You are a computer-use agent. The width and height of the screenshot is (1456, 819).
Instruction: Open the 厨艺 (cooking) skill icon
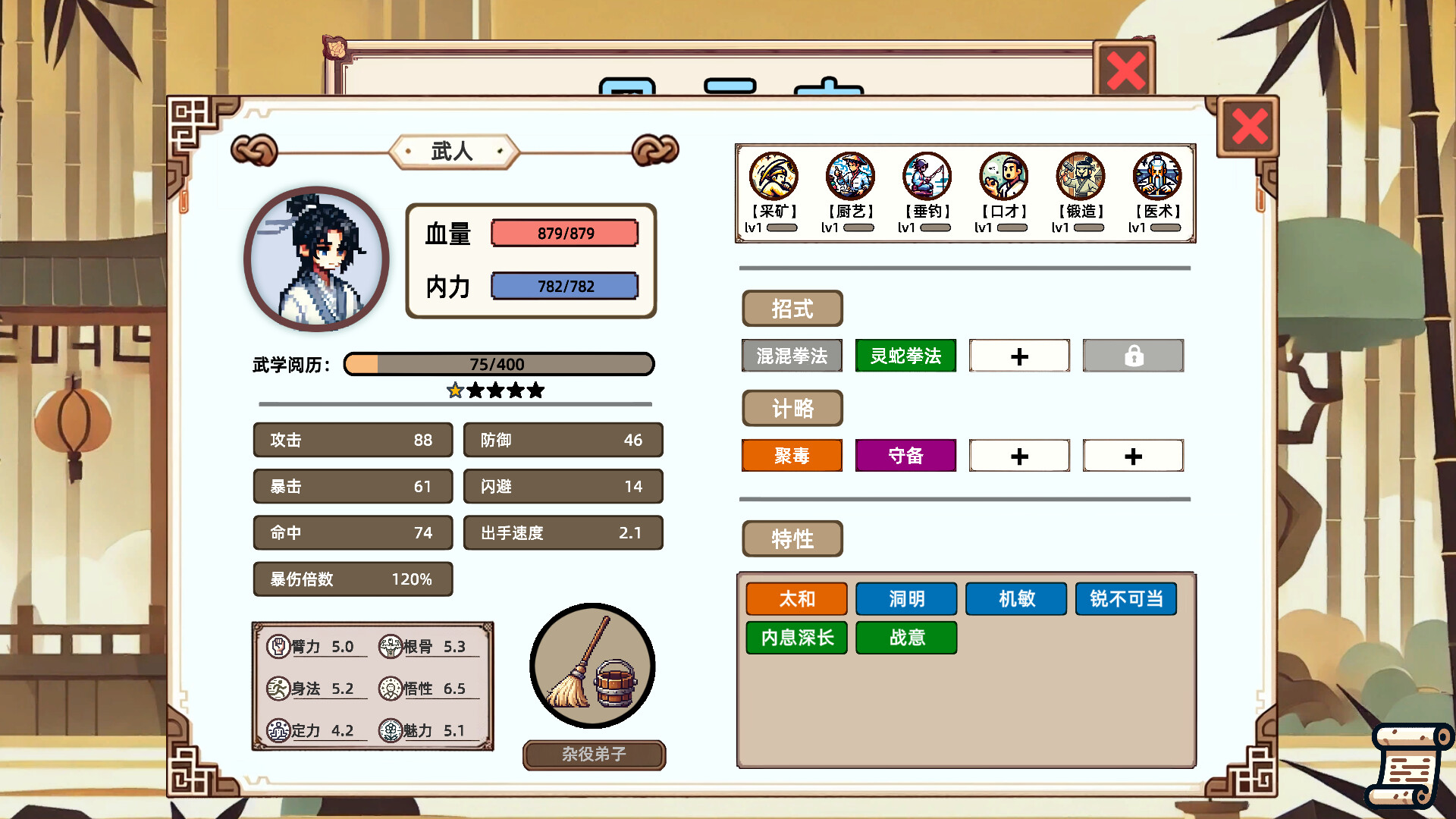pos(849,176)
